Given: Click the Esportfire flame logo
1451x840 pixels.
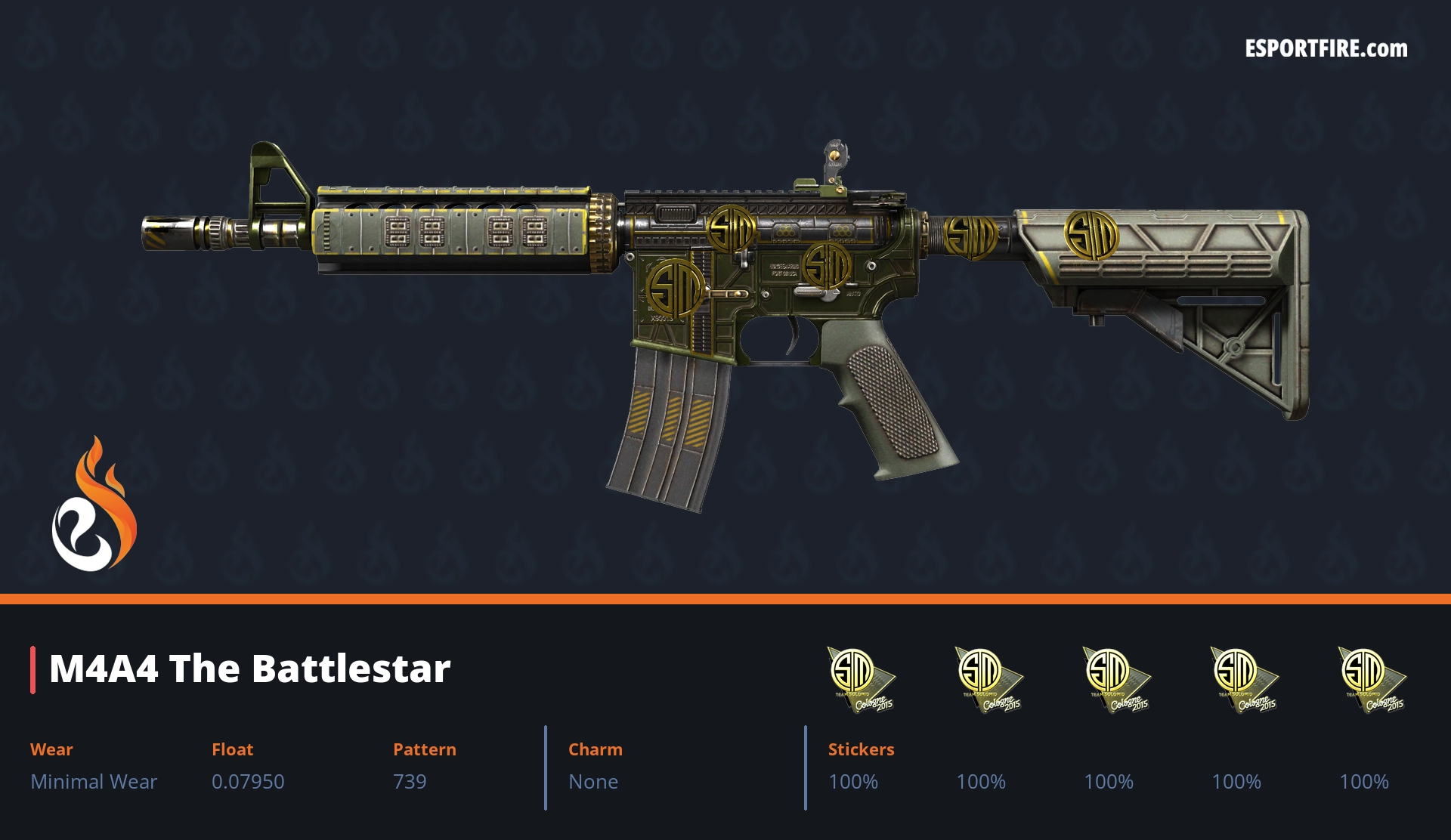Looking at the screenshot, I should [x=94, y=505].
